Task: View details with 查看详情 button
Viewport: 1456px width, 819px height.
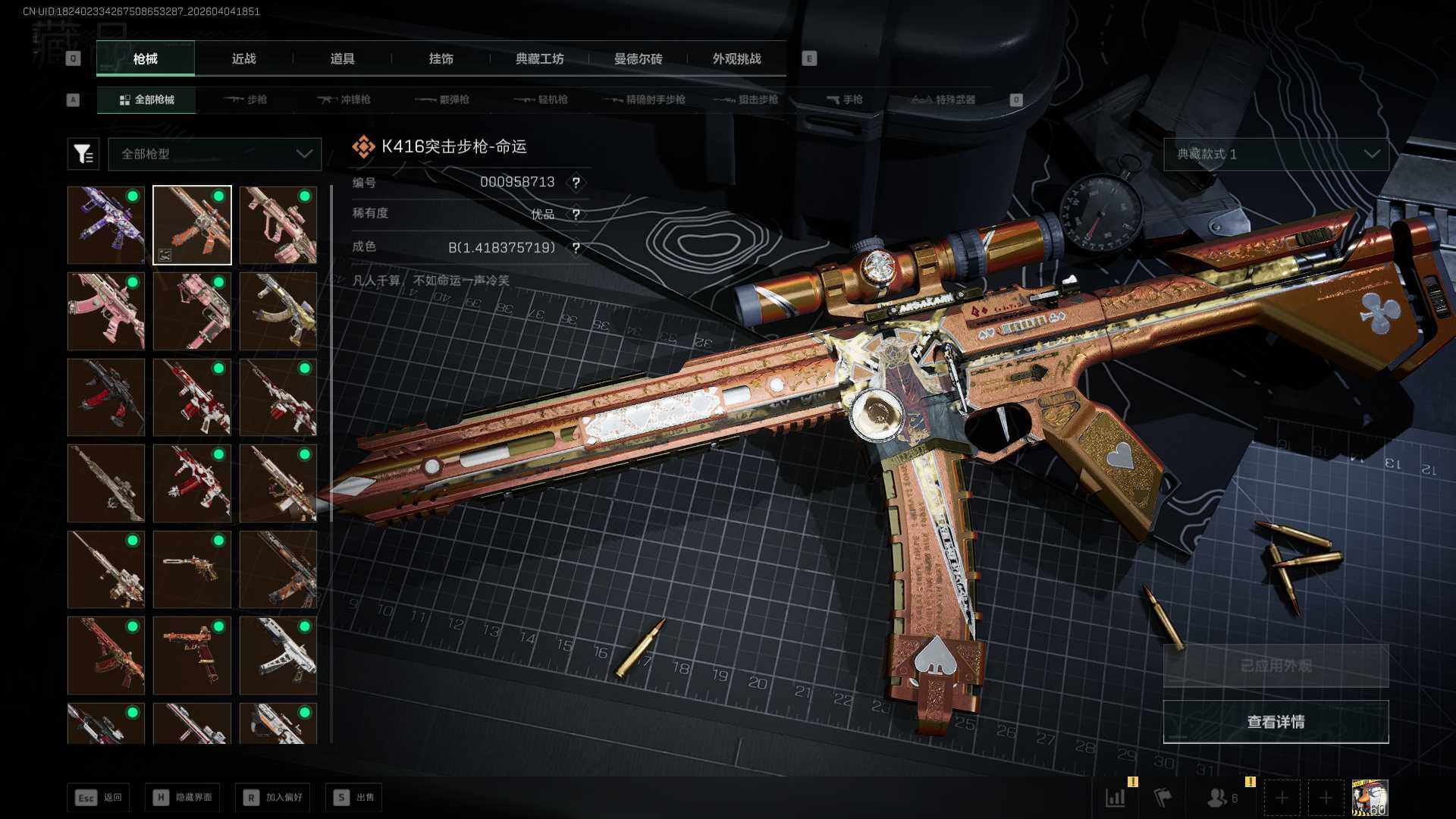Action: click(x=1276, y=721)
